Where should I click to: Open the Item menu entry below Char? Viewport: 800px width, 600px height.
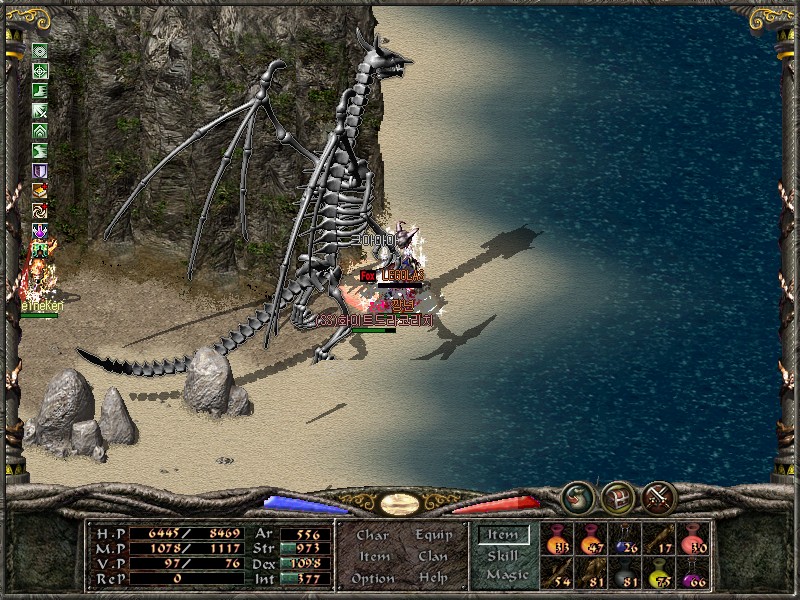point(373,556)
